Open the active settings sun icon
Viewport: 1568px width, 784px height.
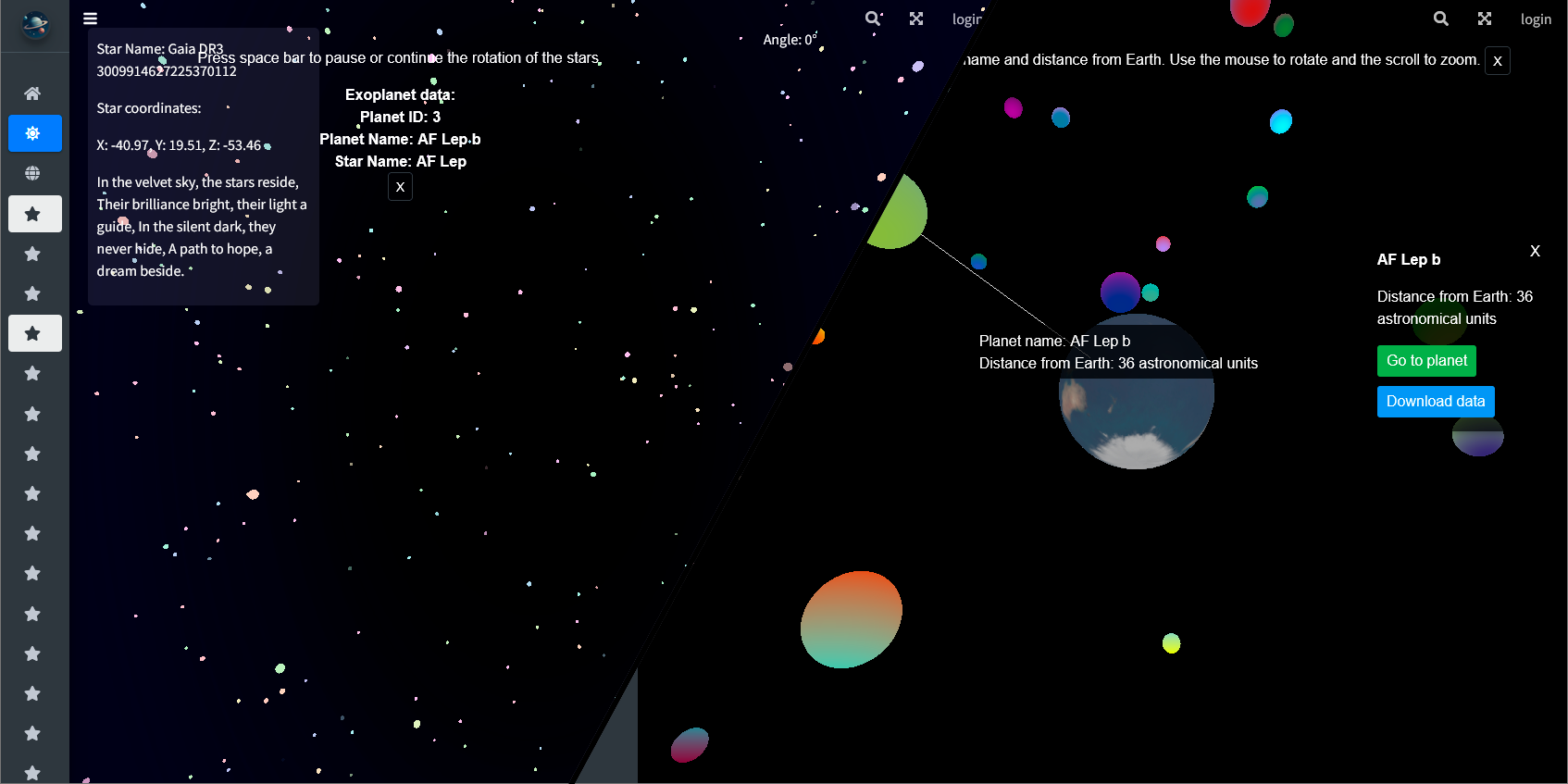pyautogui.click(x=33, y=132)
